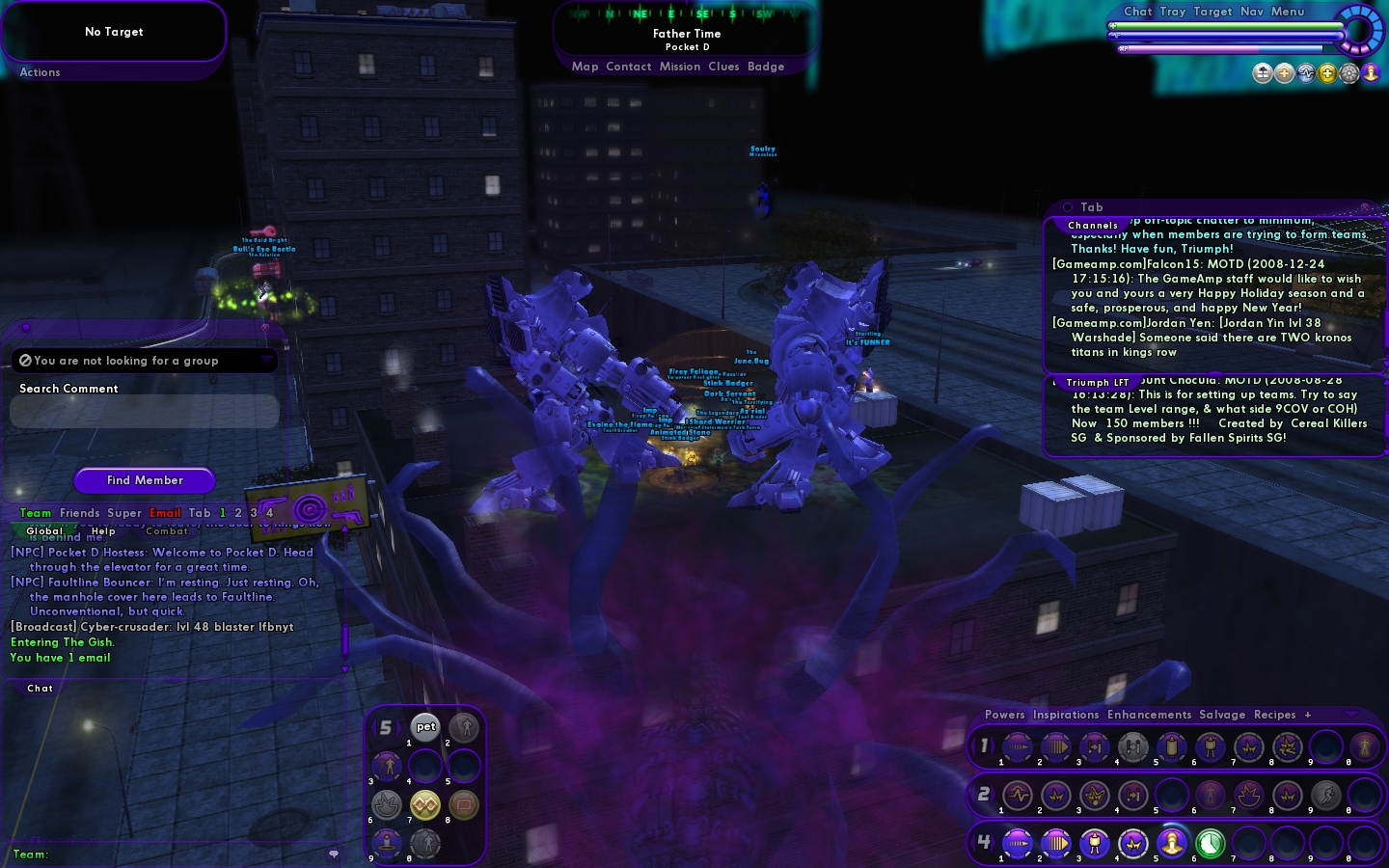Screen dimensions: 1389x868
Task: Open the Email tab
Action: point(165,513)
